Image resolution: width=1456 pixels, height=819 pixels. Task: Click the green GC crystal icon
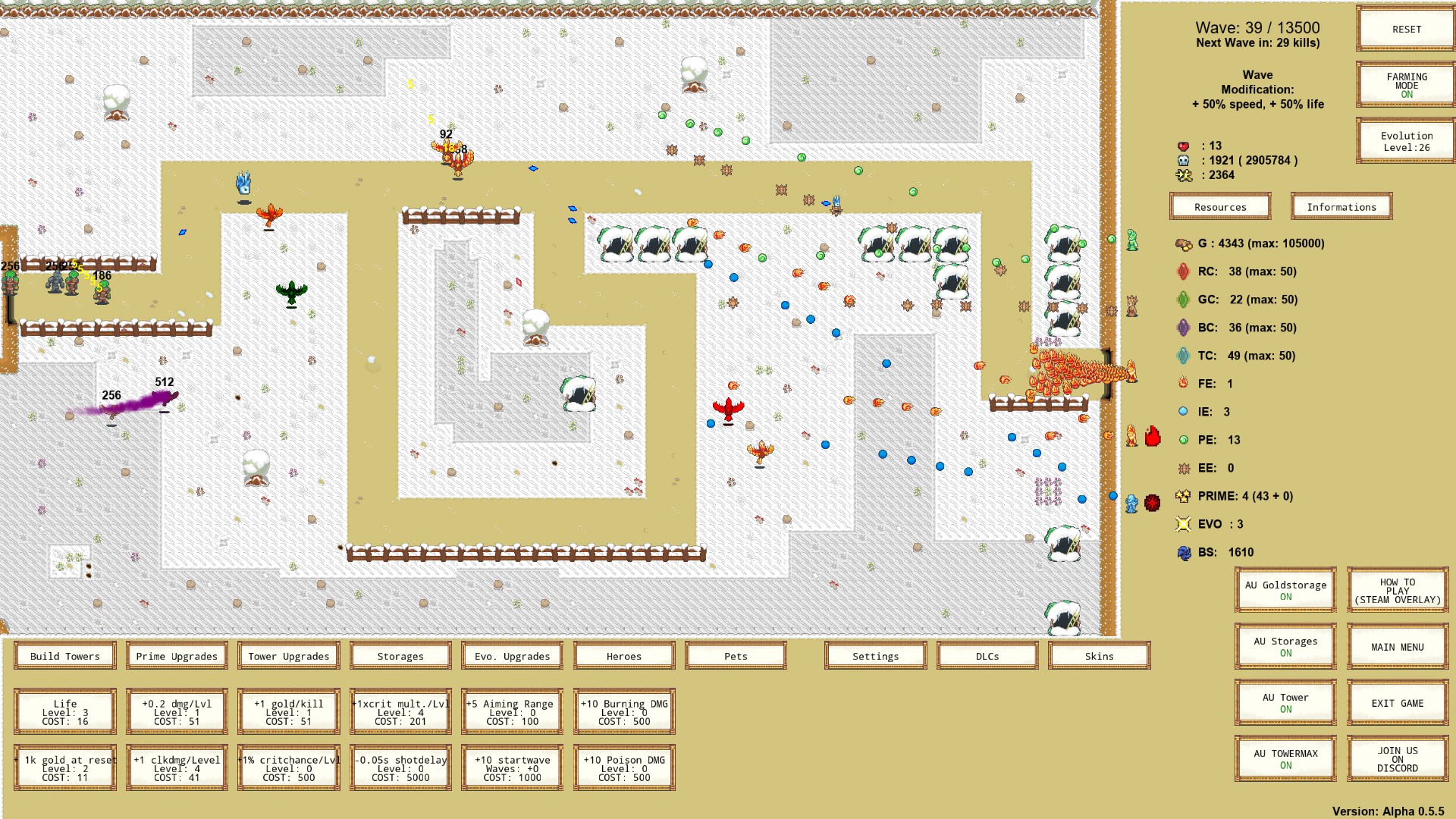1183,300
